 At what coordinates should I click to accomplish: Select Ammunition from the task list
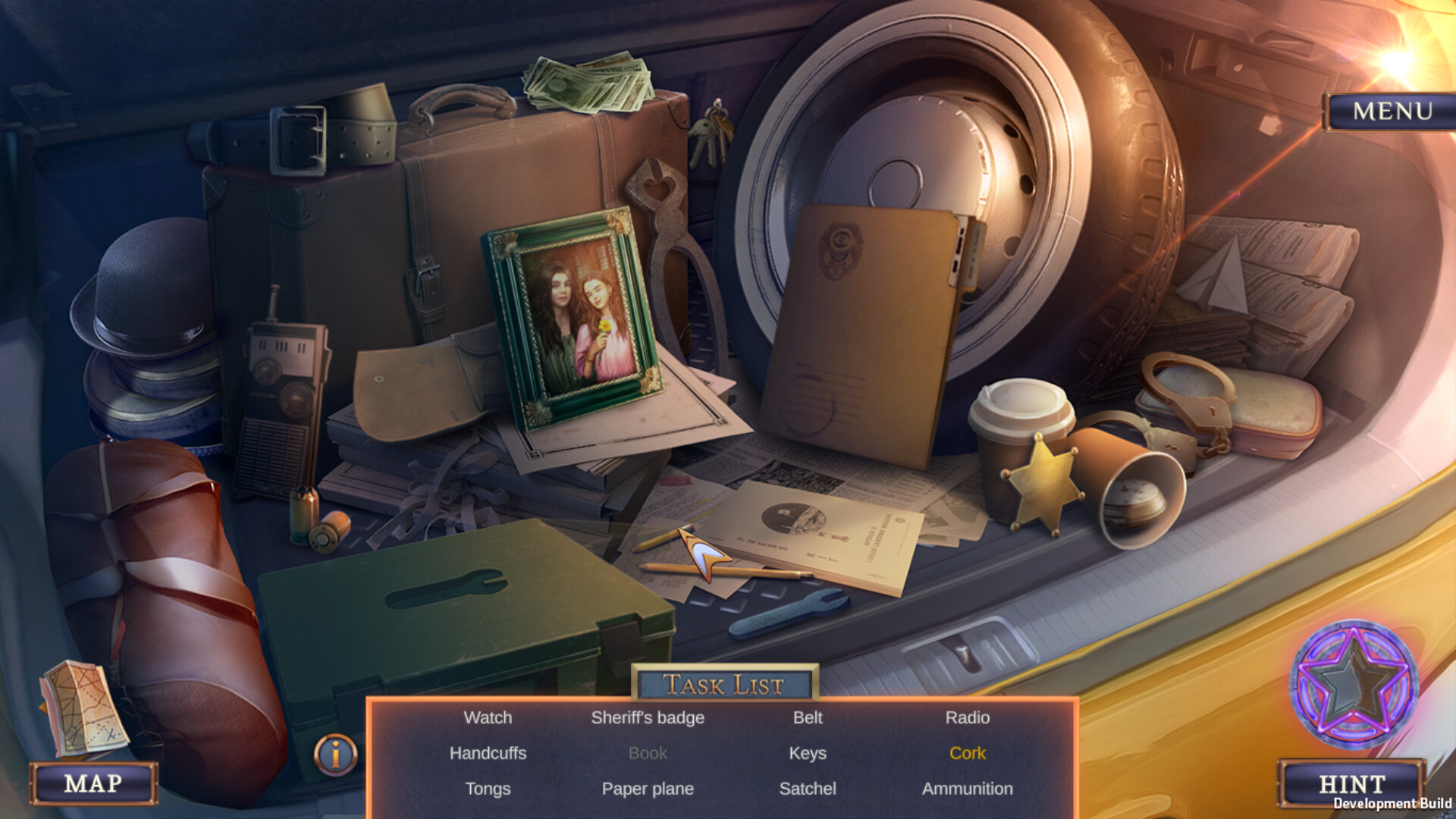click(968, 789)
